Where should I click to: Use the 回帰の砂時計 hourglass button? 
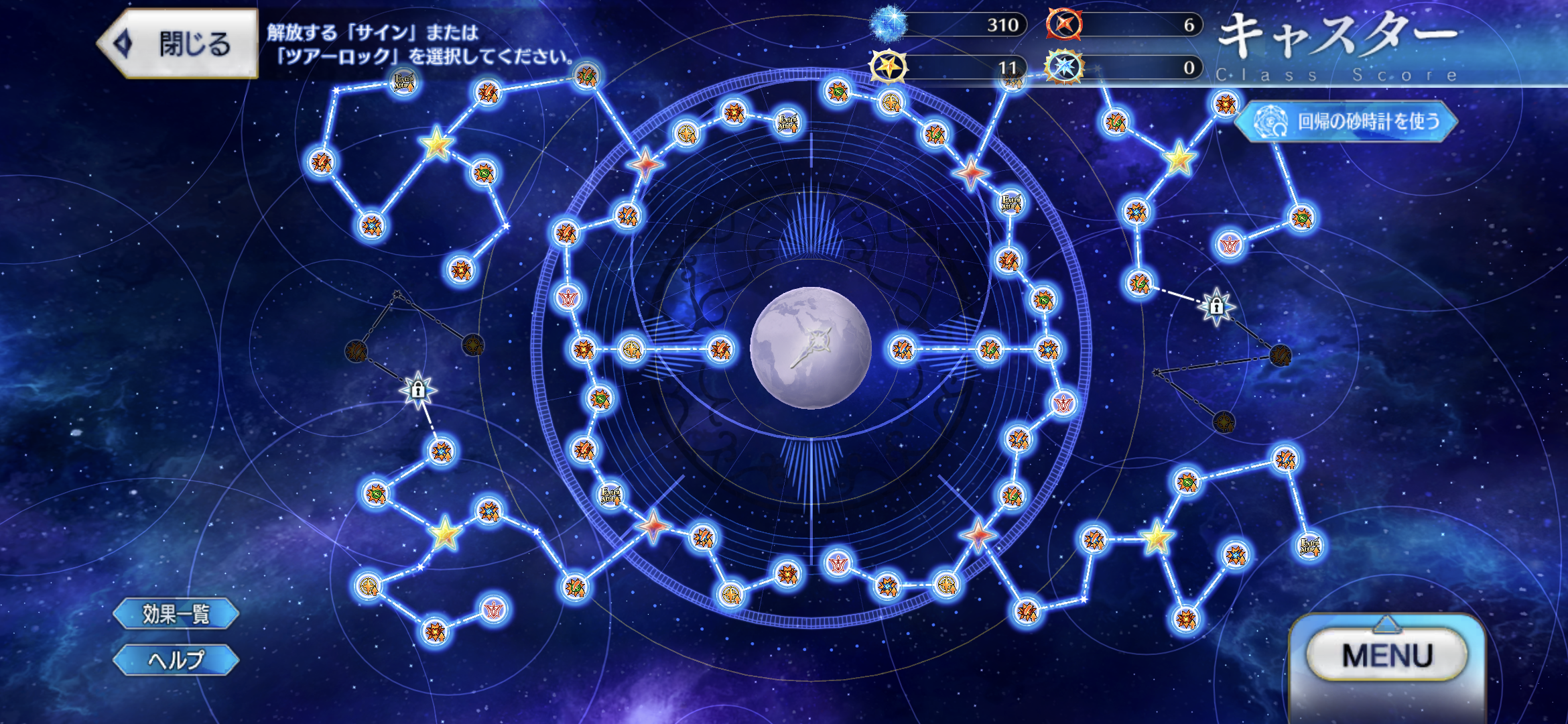pyautogui.click(x=1347, y=121)
